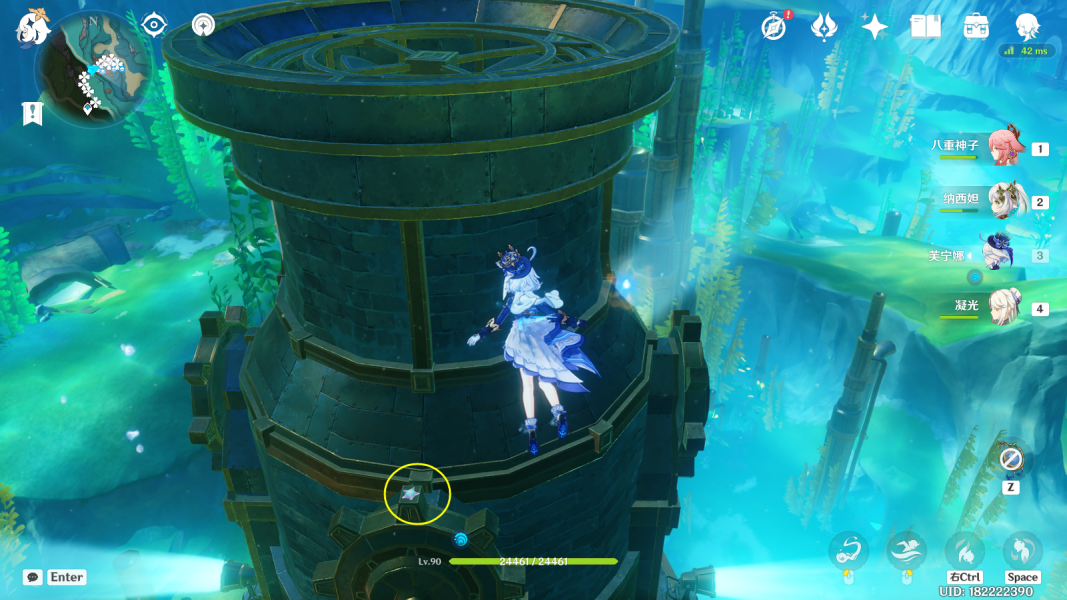This screenshot has height=600, width=1067.
Task: Select 芙宁娜 in the party list
Action: point(1000,254)
